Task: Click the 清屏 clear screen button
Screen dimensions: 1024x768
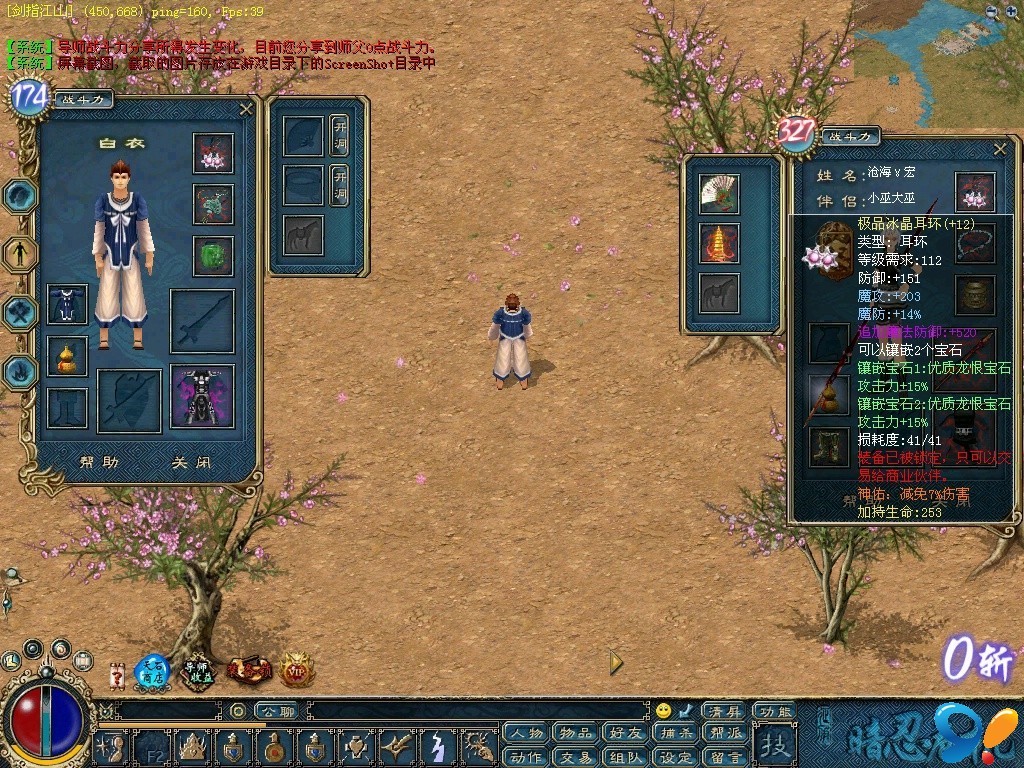Action: 722,711
